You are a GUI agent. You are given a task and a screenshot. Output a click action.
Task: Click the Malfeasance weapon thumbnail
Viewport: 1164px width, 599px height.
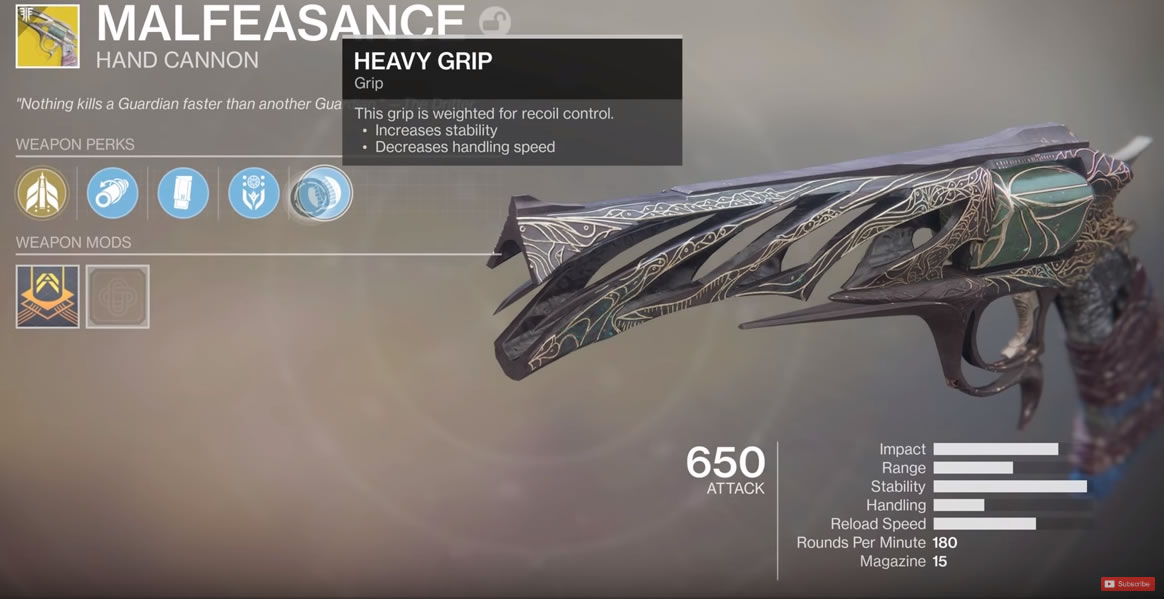(47, 36)
